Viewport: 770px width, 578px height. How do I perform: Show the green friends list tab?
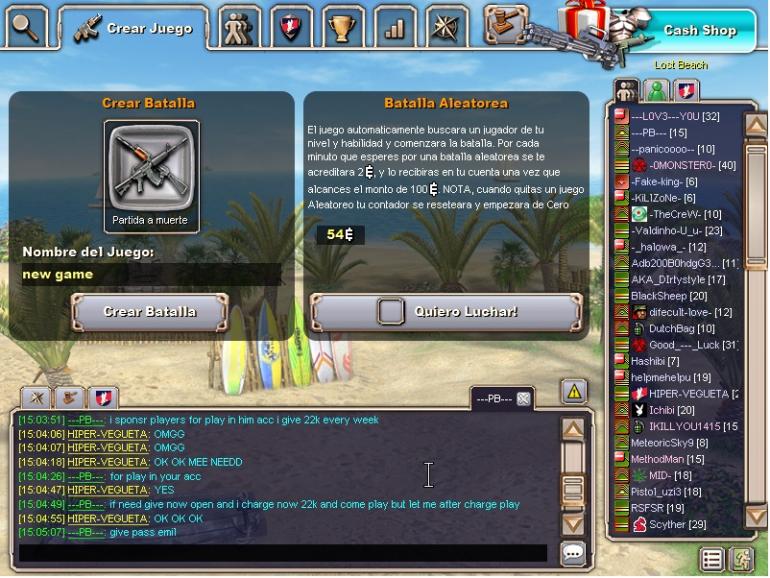coord(656,90)
